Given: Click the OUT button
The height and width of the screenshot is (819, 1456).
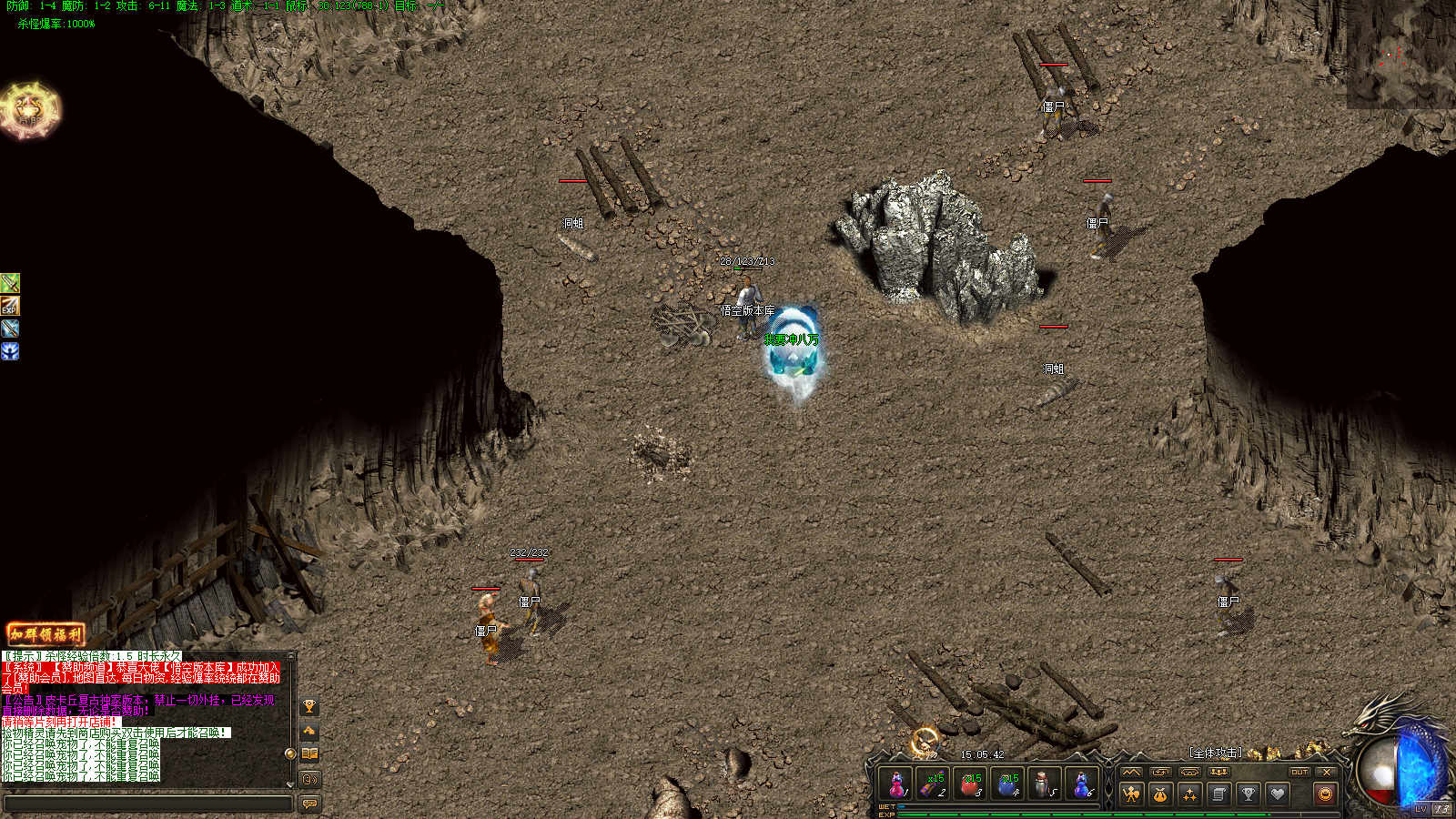Looking at the screenshot, I should coord(1299,772).
